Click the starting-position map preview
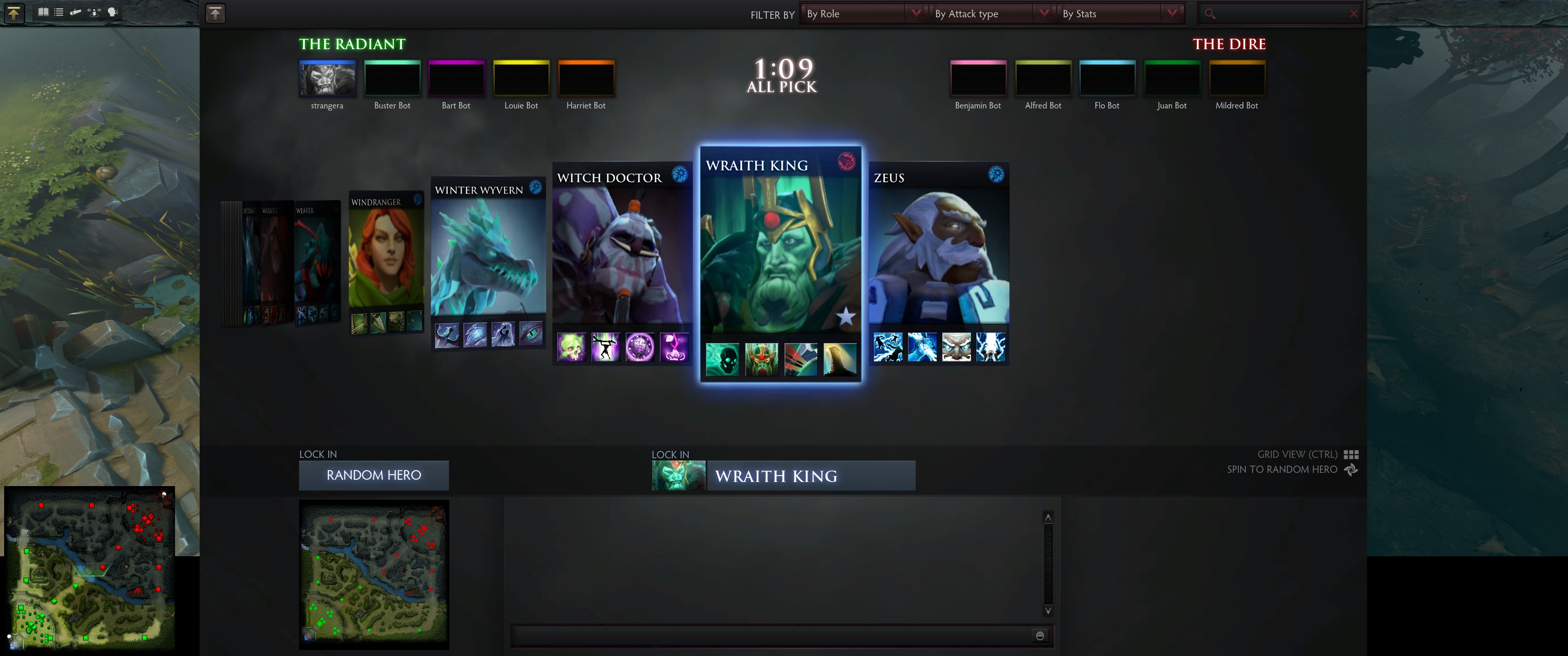Image resolution: width=1568 pixels, height=656 pixels. click(x=374, y=574)
